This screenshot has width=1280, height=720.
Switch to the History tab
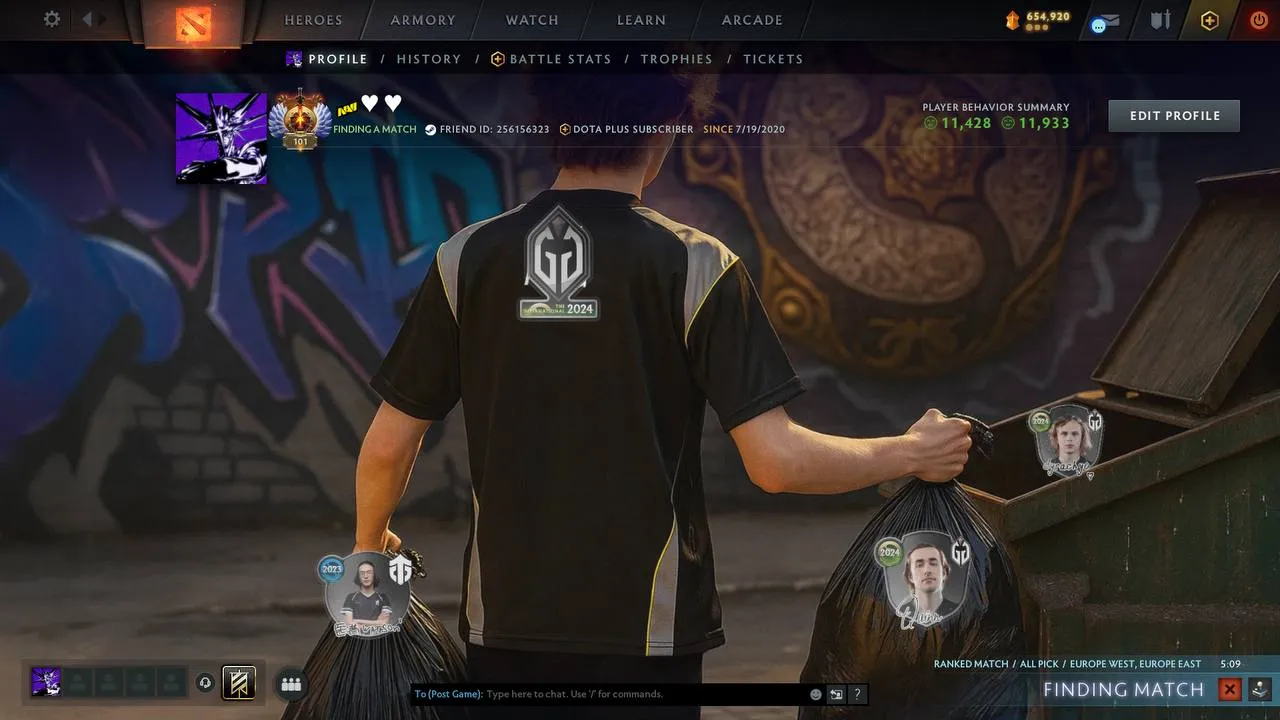(429, 59)
